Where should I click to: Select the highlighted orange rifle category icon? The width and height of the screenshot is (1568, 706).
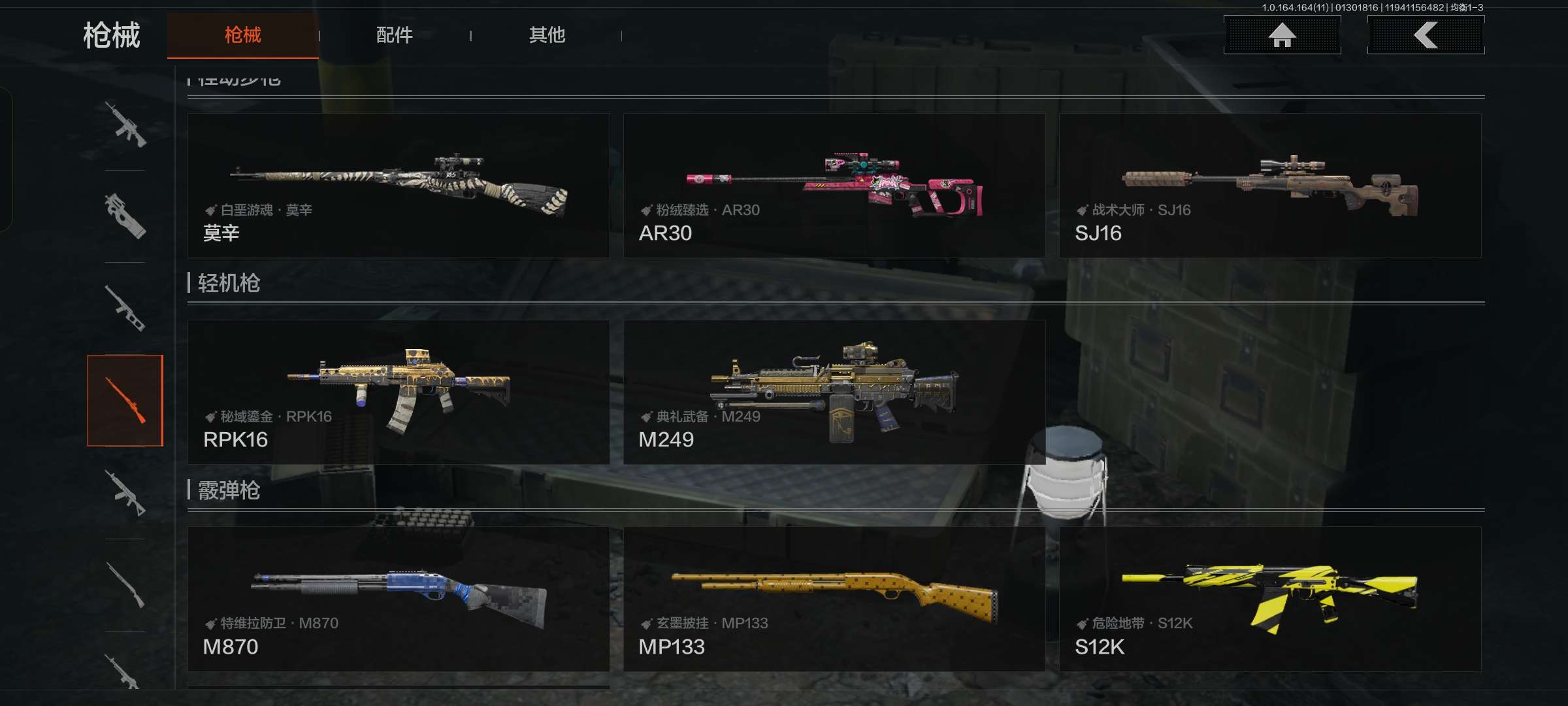[x=125, y=401]
